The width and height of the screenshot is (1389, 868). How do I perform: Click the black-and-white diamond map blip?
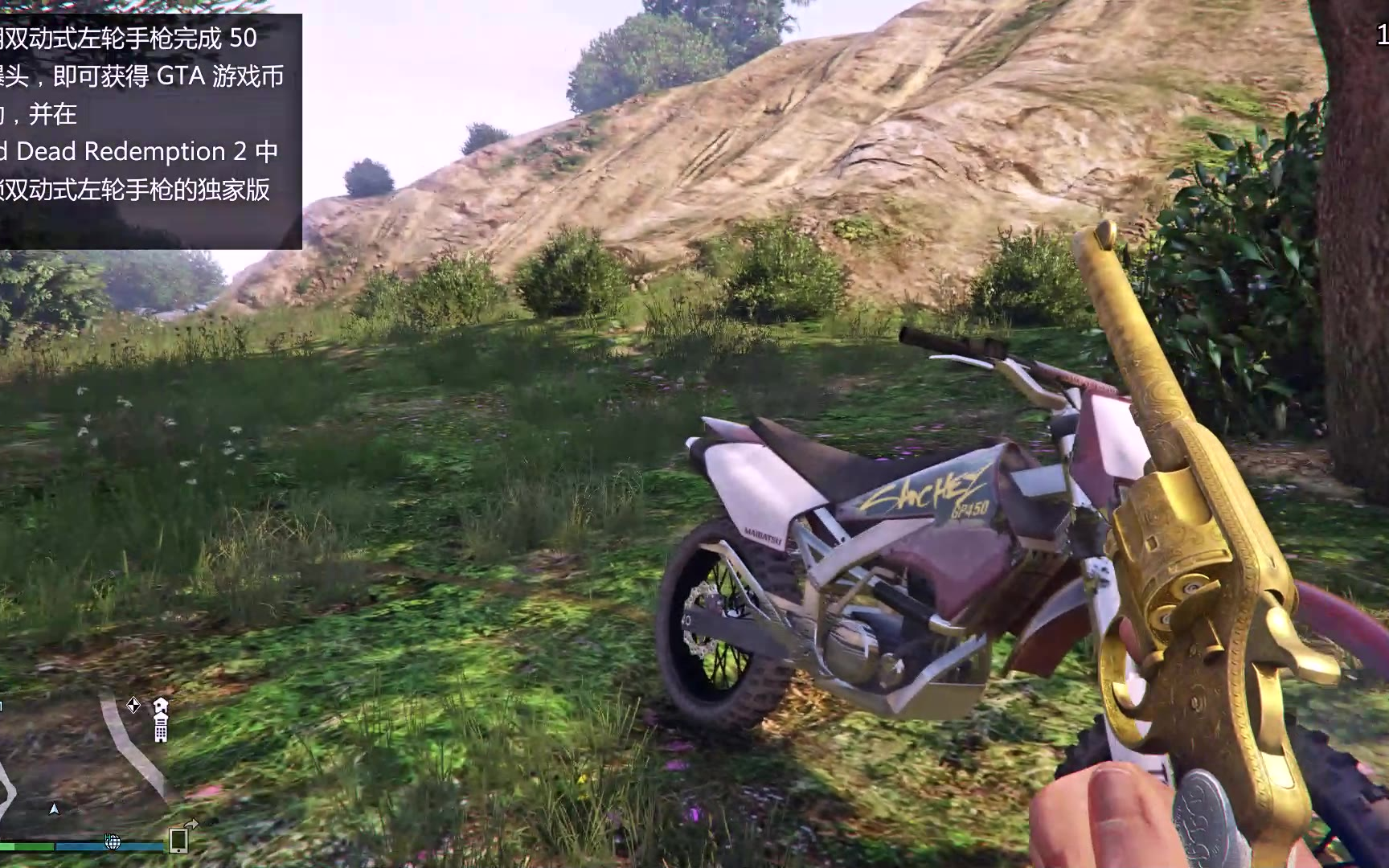click(x=133, y=706)
